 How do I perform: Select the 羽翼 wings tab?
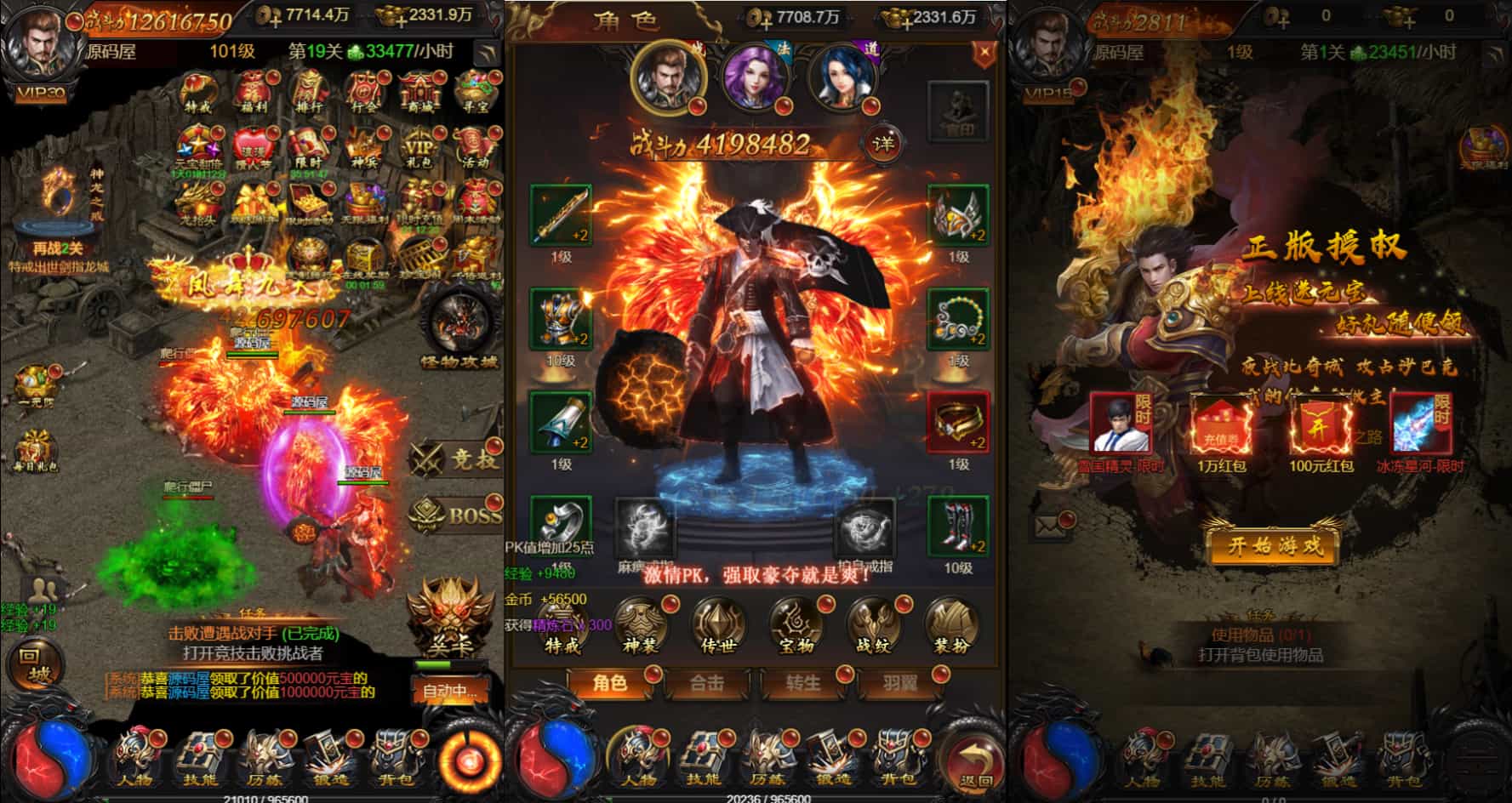click(899, 683)
